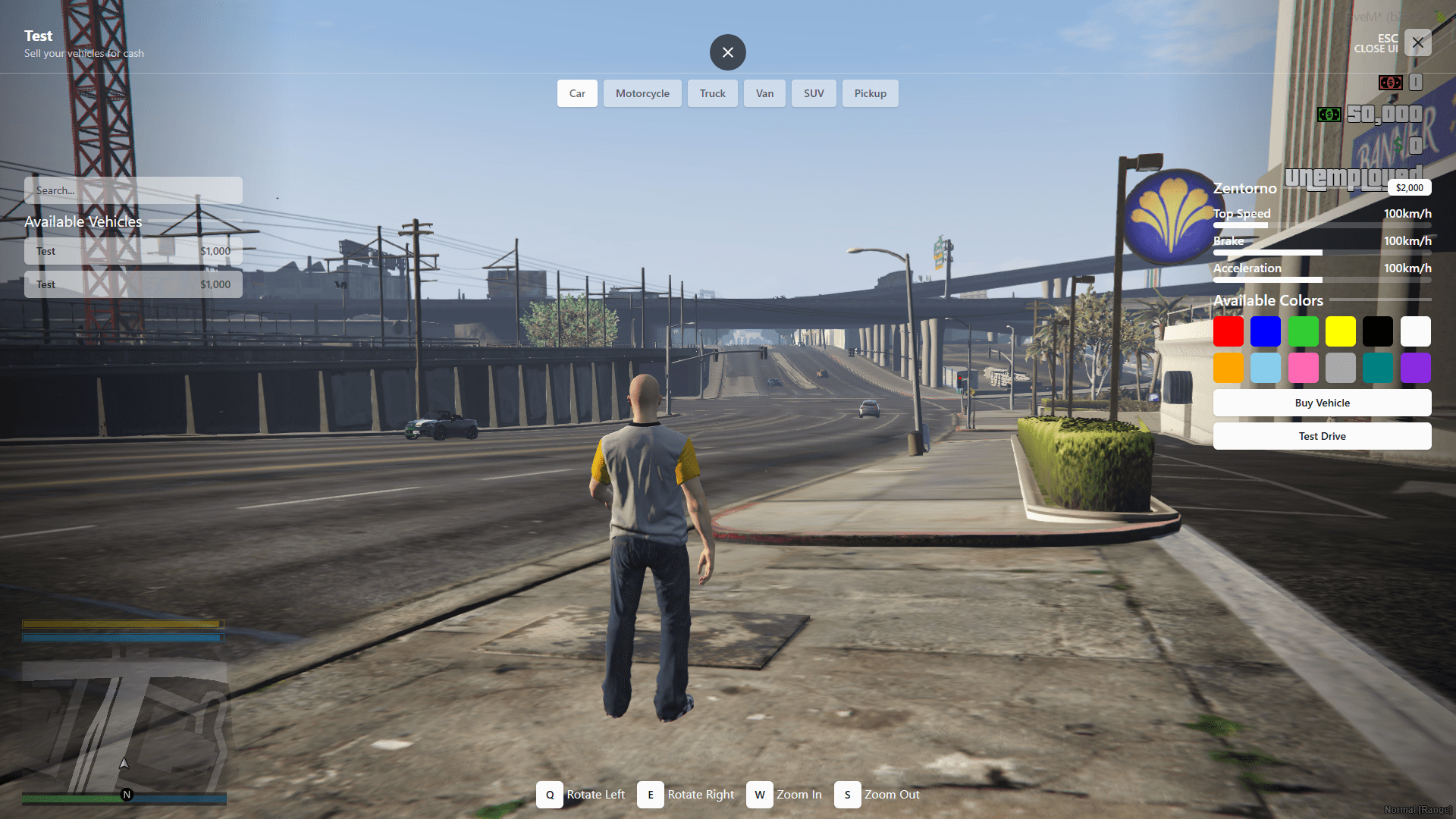This screenshot has width=1456, height=819.
Task: Click the red cash icon in the HUD
Action: pyautogui.click(x=1390, y=83)
